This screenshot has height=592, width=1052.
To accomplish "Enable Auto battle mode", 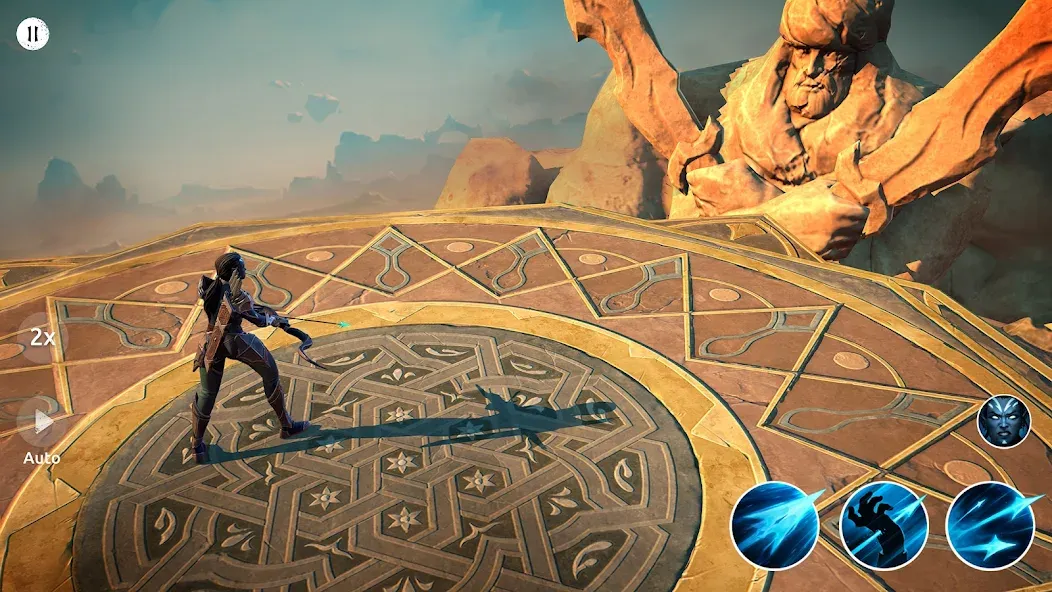I will click(x=42, y=423).
